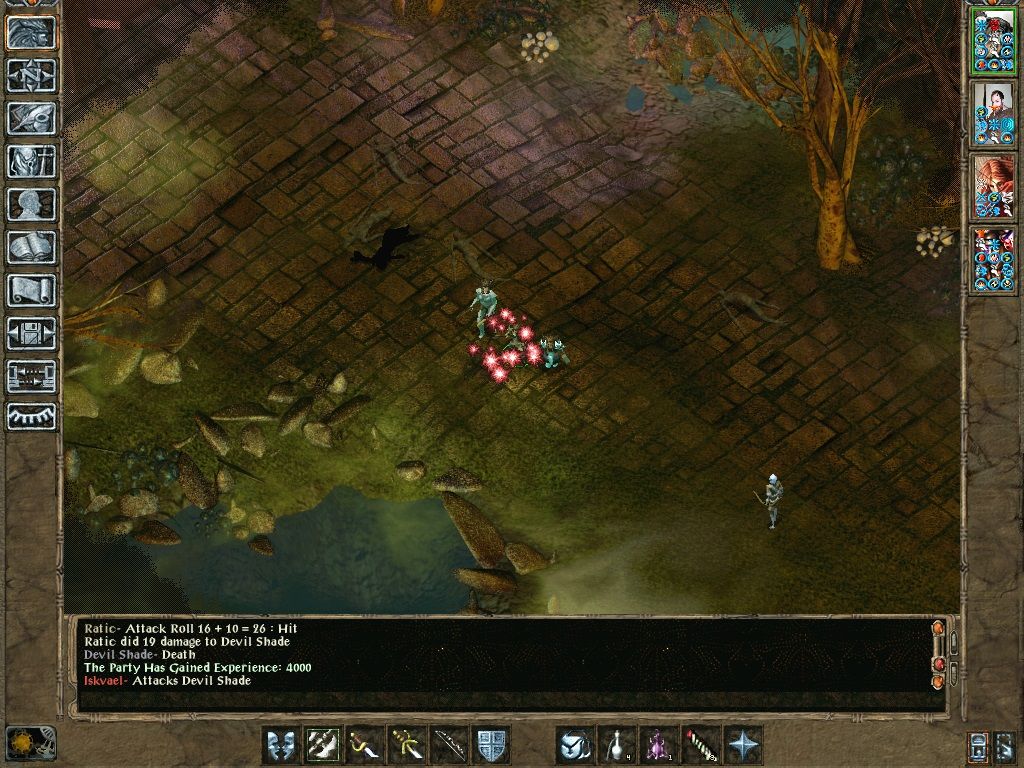
Task: Click the first sidebar button with face
Action: pos(31,32)
